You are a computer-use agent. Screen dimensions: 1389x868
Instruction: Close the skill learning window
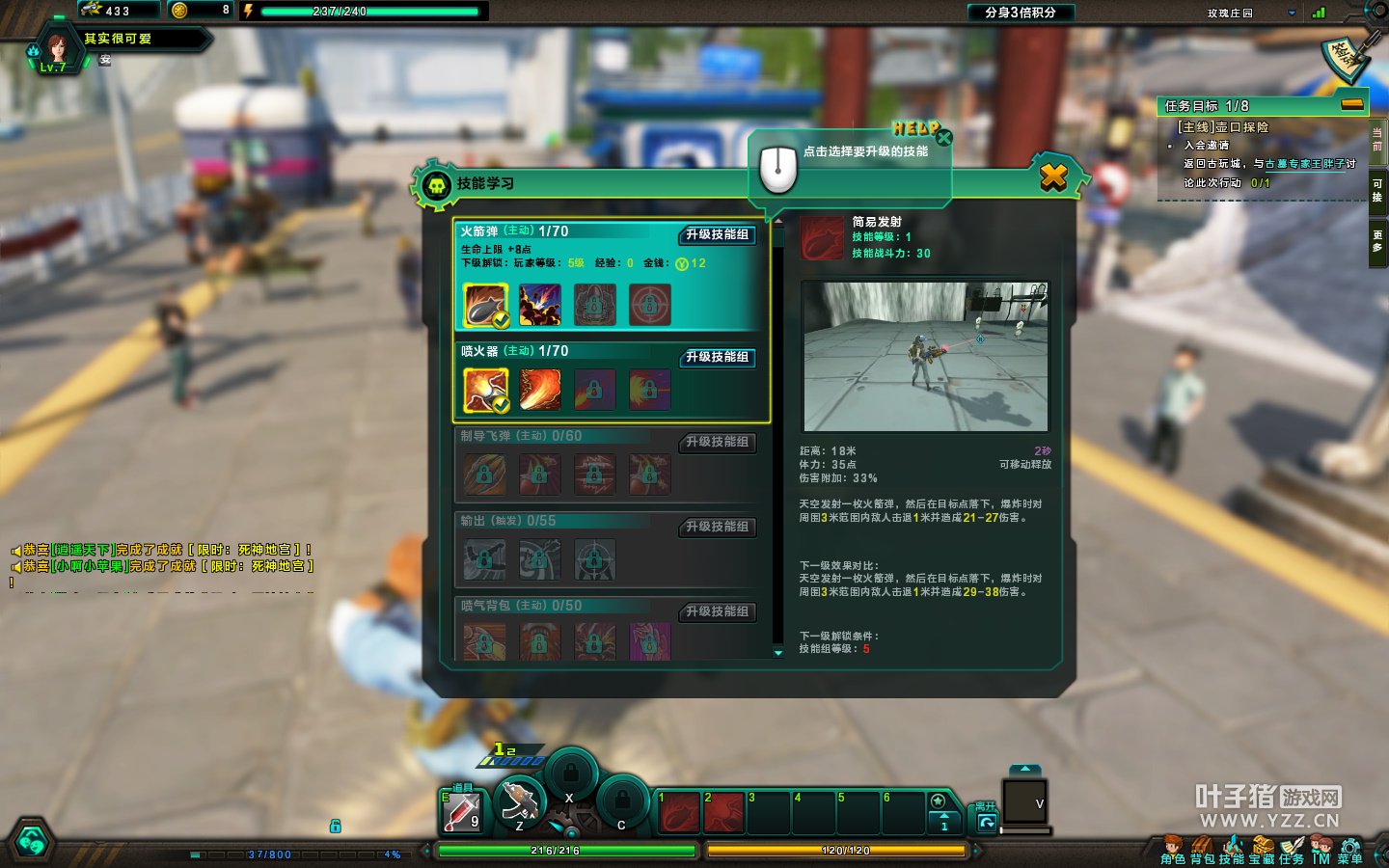(x=1053, y=176)
